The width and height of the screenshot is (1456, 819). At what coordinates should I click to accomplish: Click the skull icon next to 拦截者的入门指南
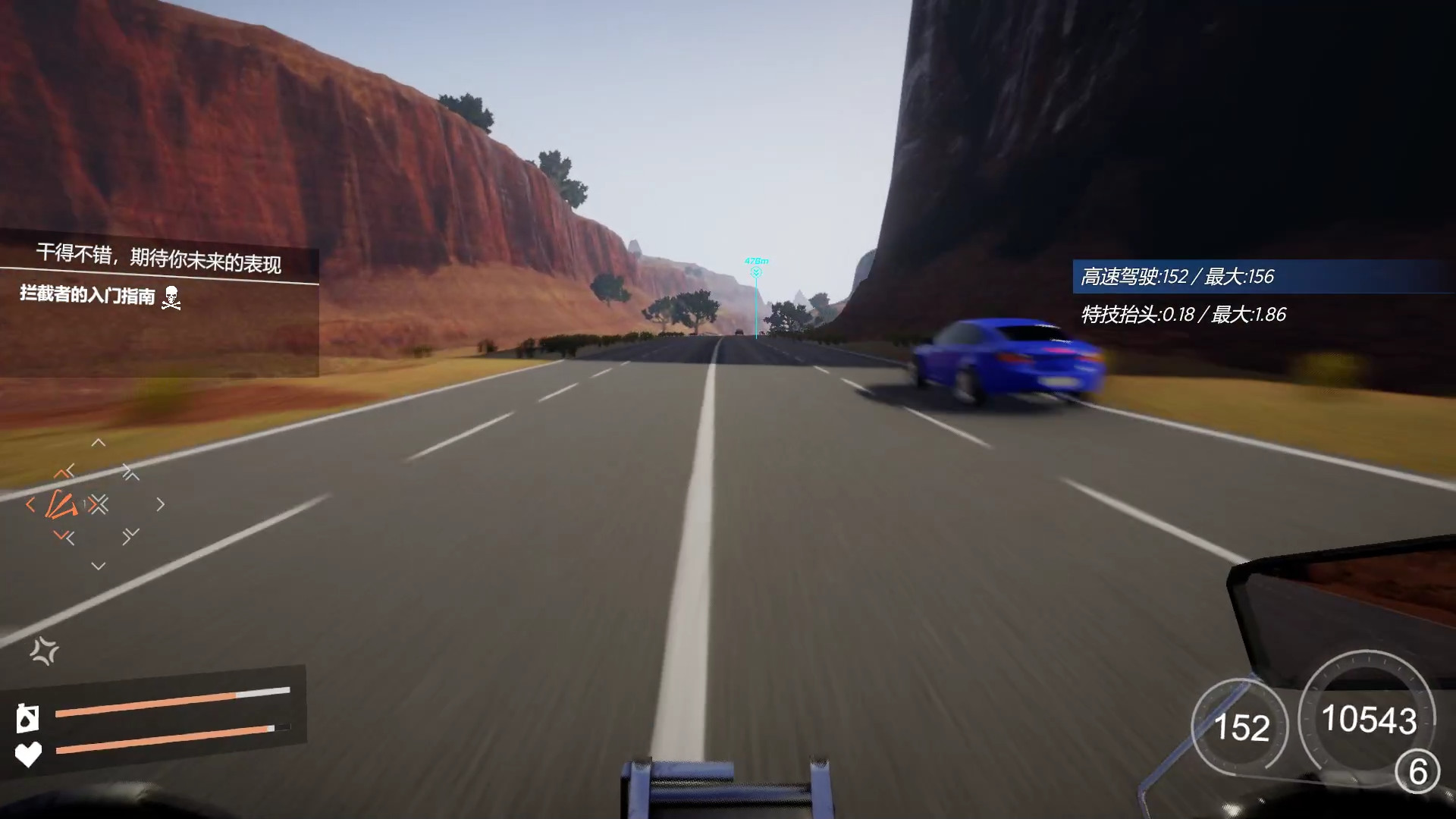click(x=173, y=298)
